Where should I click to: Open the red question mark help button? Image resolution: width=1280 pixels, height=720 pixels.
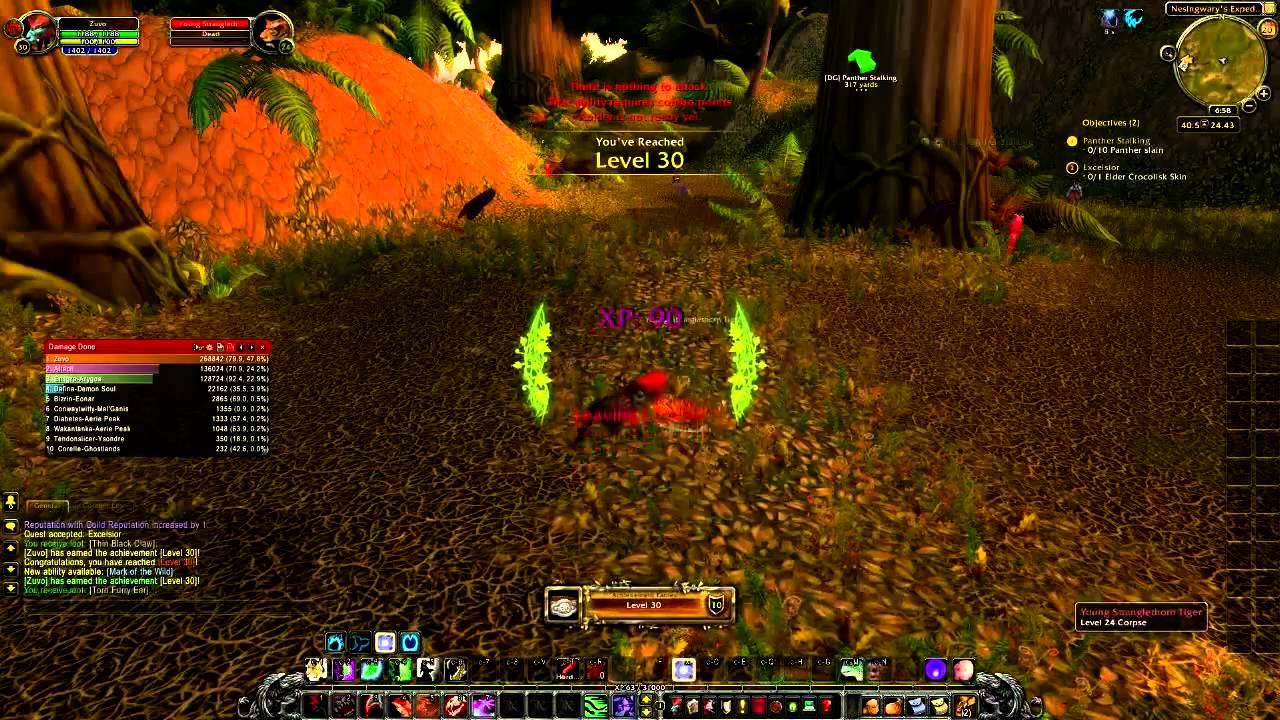tap(826, 707)
